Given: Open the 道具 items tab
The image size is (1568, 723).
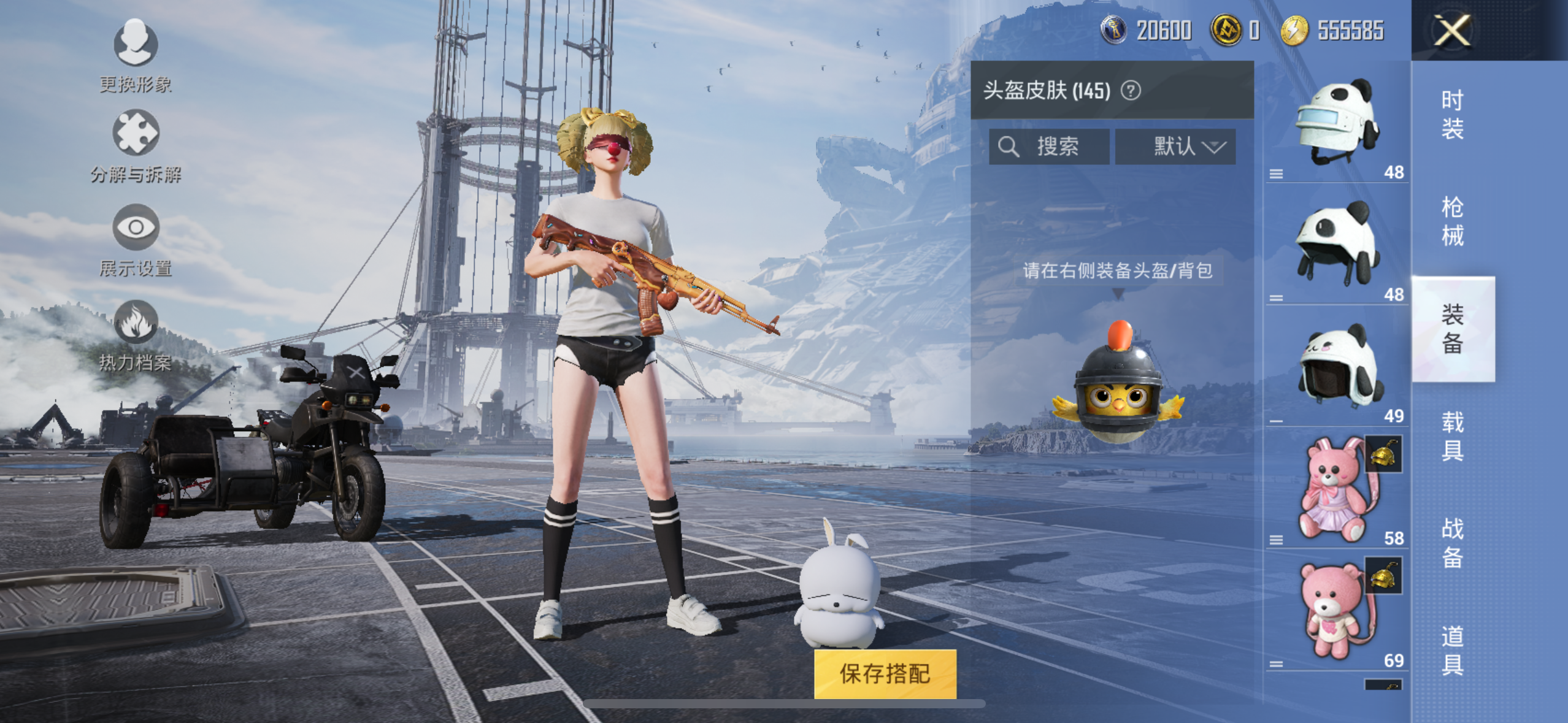Looking at the screenshot, I should tap(1452, 650).
